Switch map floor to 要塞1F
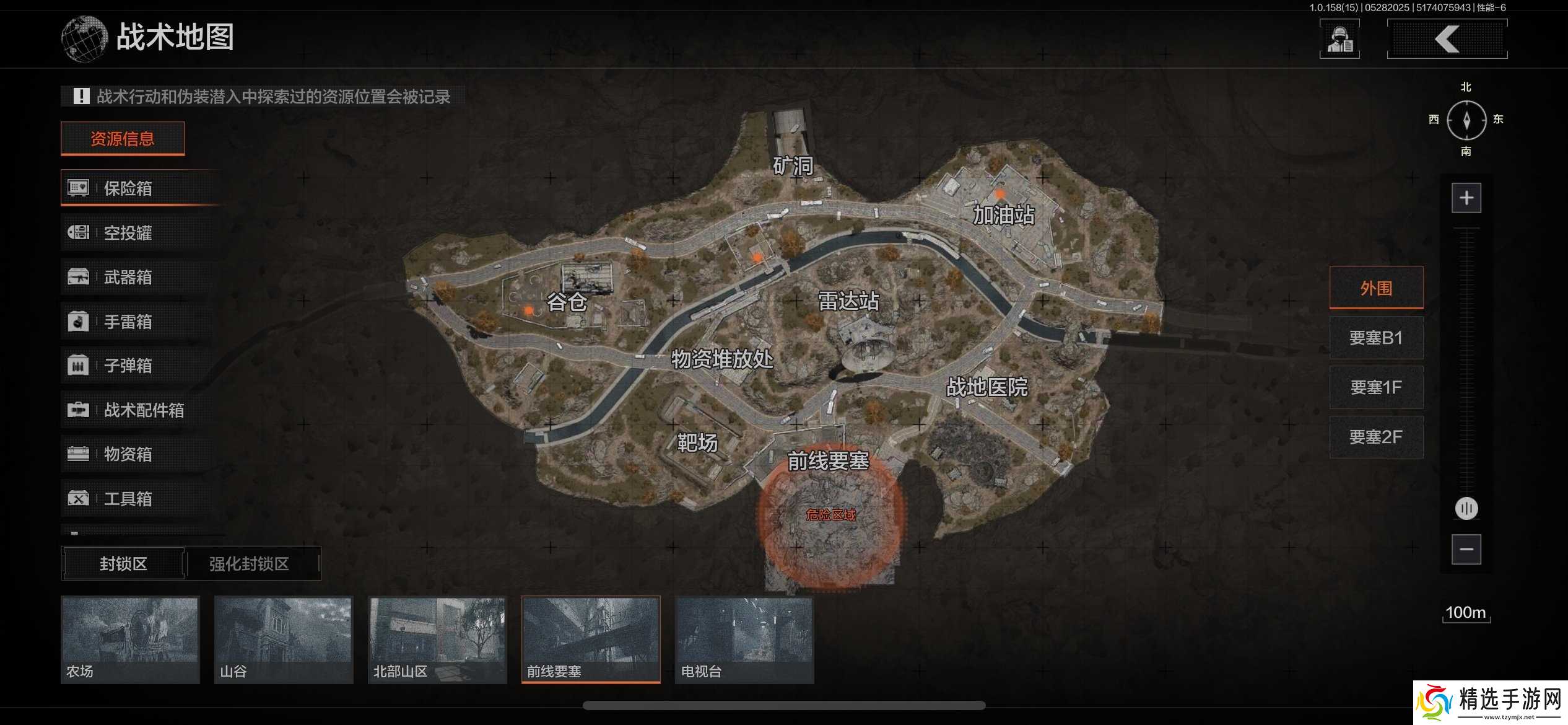Viewport: 1568px width, 725px height. pyautogui.click(x=1376, y=387)
